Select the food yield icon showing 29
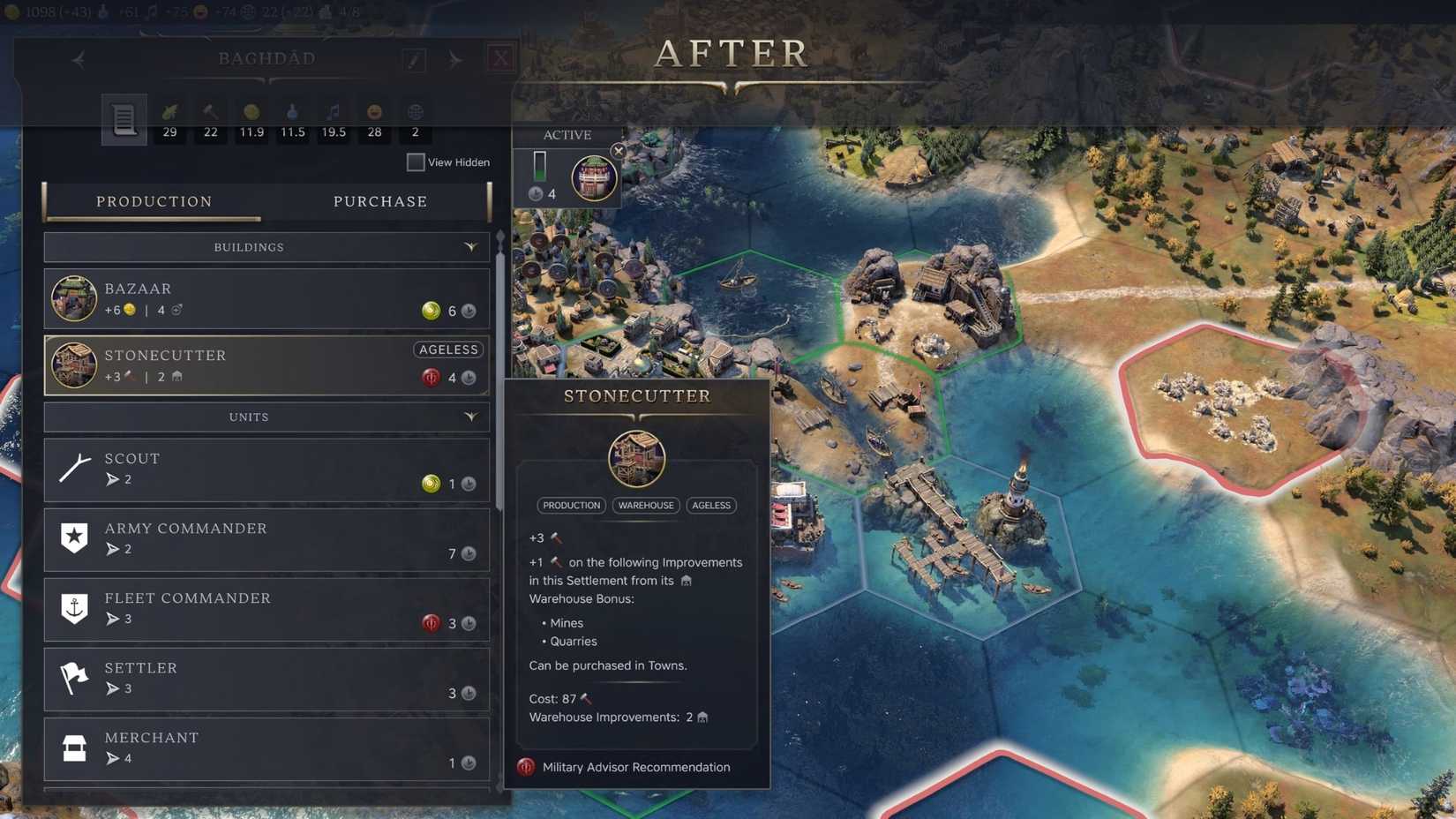 tap(169, 115)
